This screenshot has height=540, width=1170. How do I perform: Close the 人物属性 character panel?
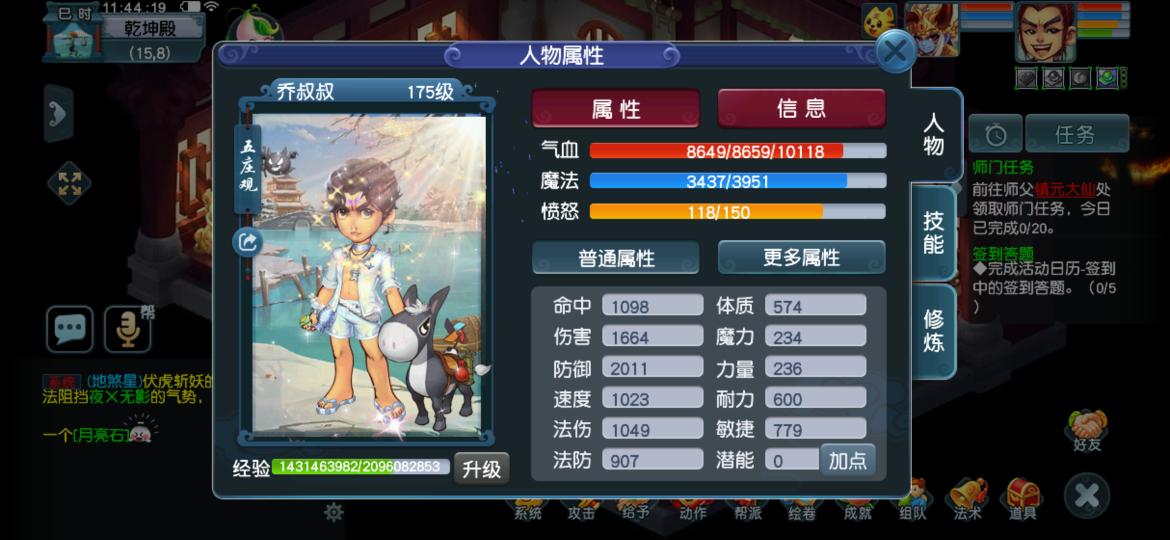point(895,52)
